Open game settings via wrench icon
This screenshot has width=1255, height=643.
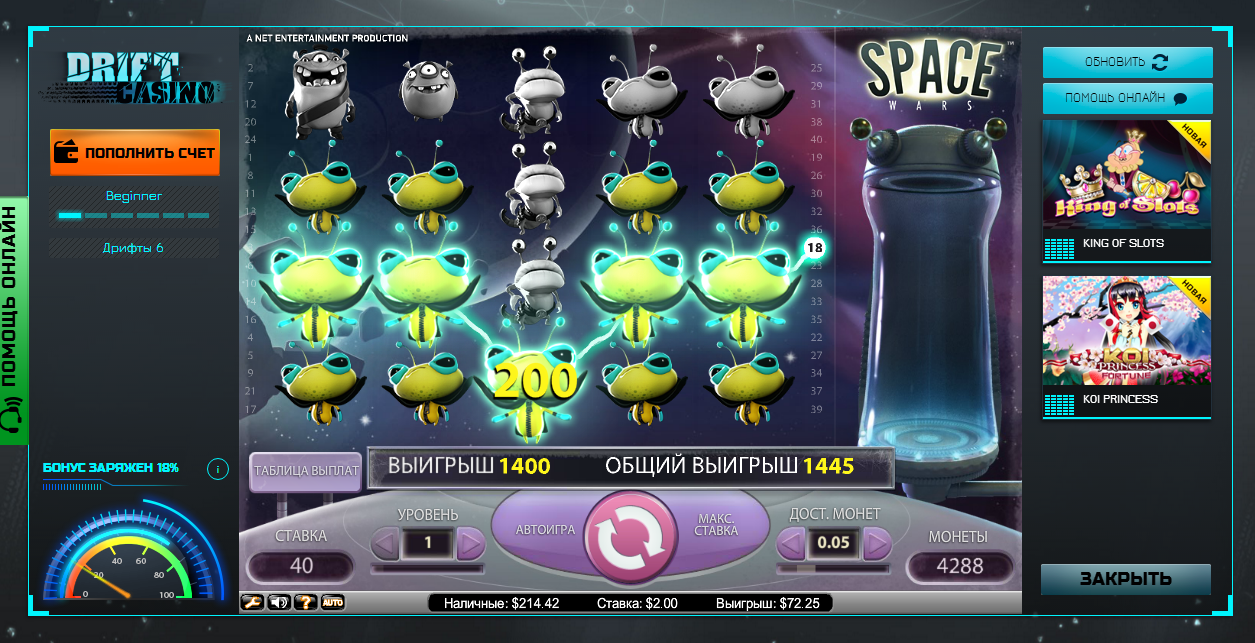pos(251,602)
